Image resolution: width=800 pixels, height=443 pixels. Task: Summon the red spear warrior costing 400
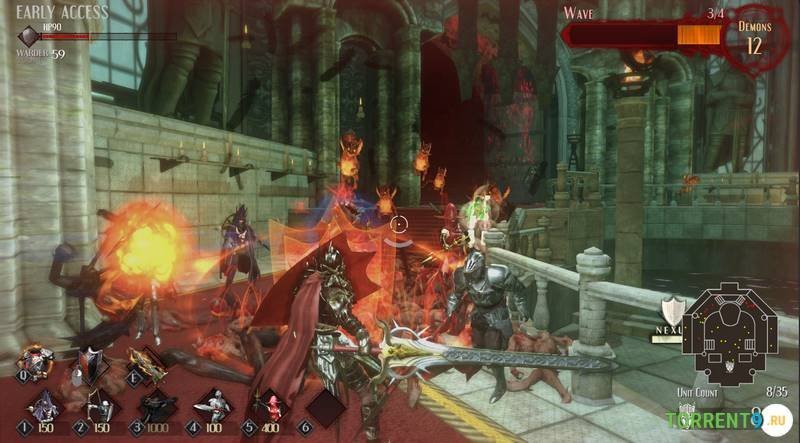pos(268,407)
